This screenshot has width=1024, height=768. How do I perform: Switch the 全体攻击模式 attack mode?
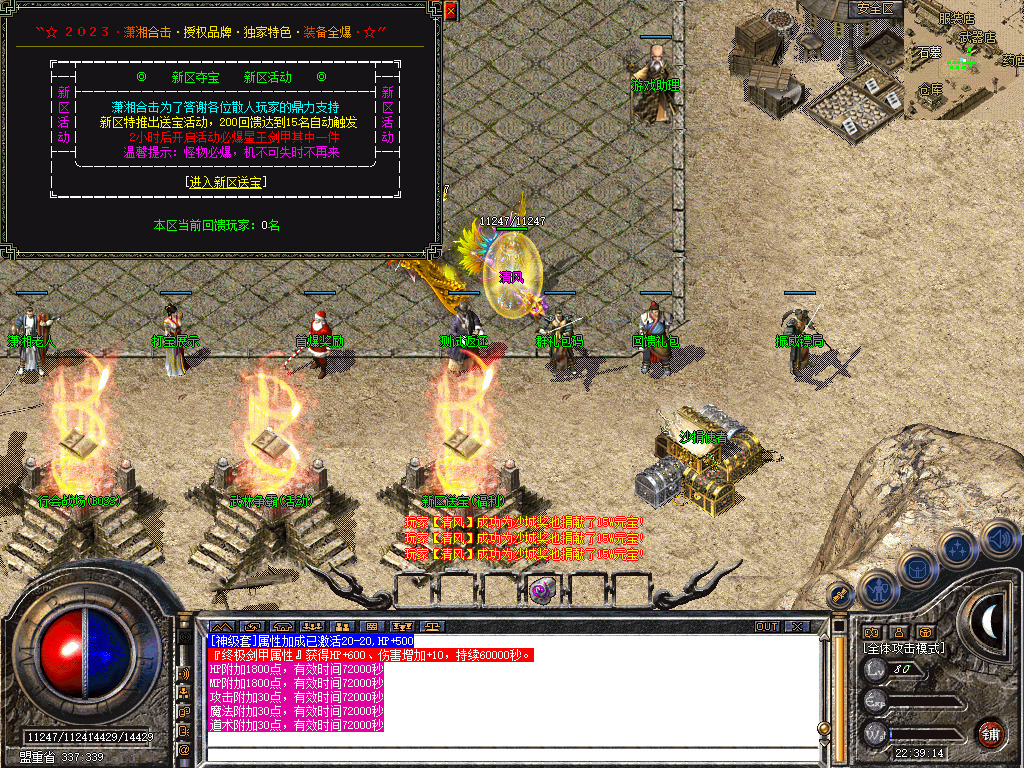click(902, 648)
